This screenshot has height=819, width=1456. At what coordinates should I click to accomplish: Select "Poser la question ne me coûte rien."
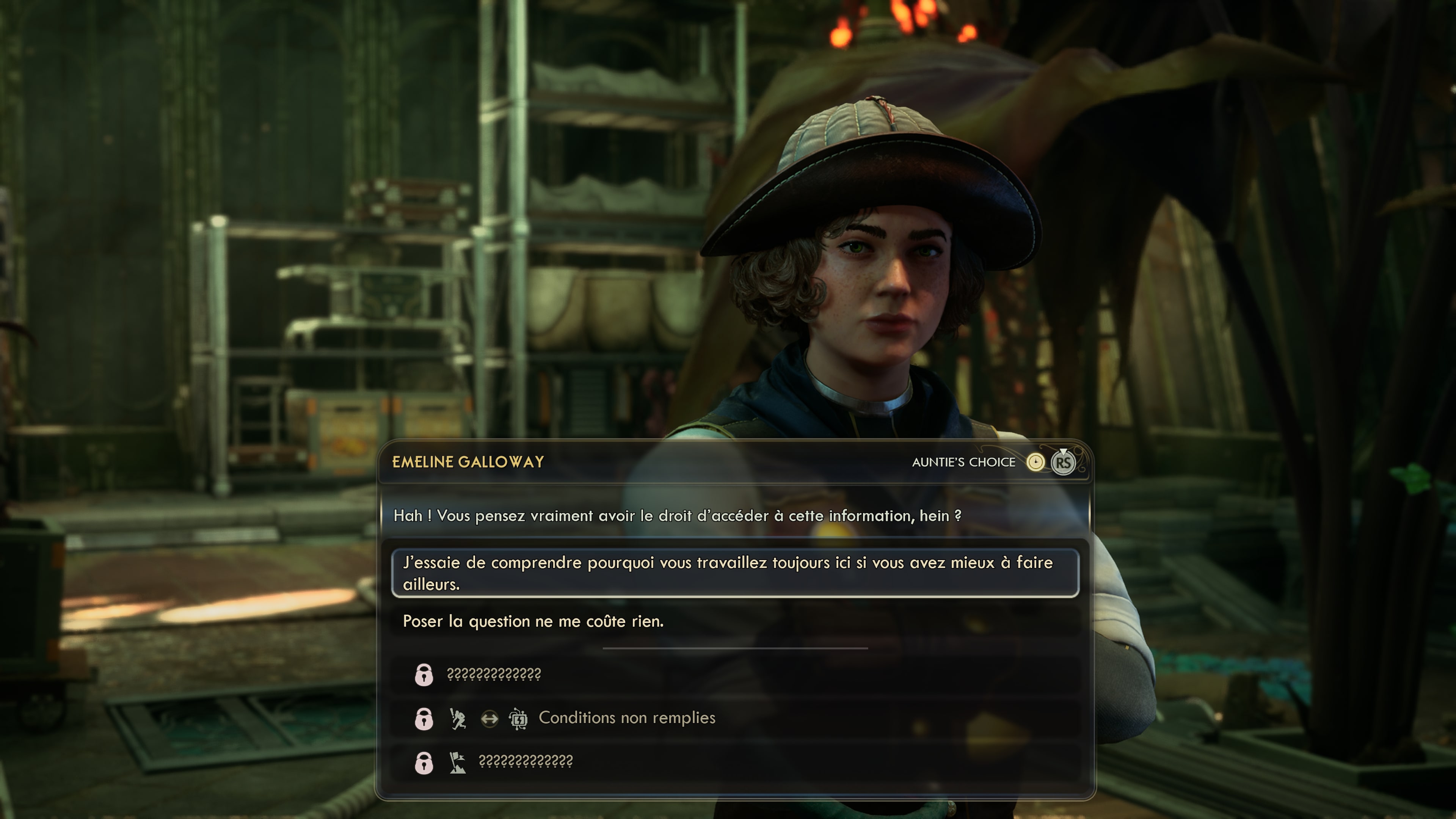533,621
